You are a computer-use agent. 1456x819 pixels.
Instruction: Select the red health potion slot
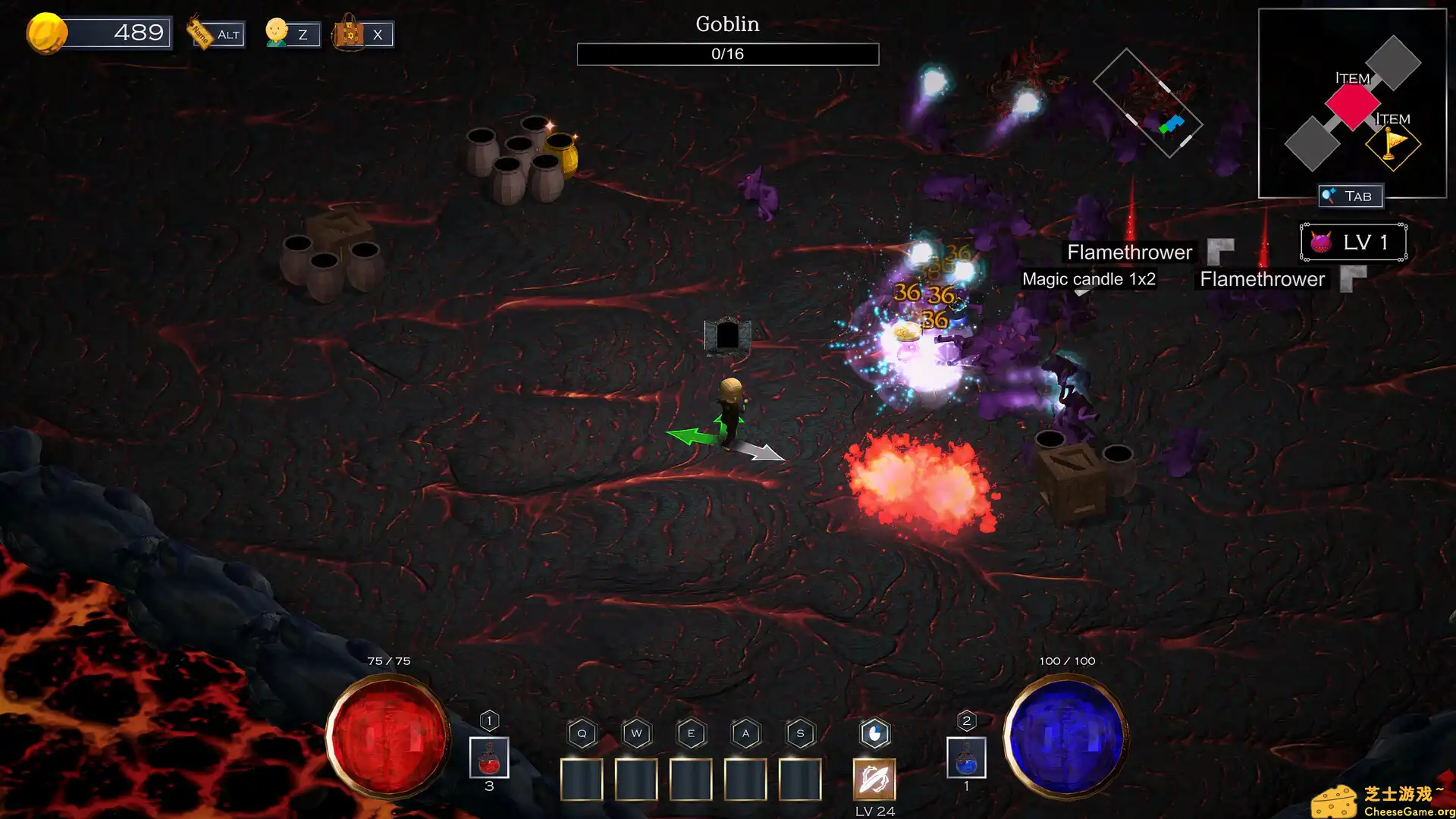489,758
